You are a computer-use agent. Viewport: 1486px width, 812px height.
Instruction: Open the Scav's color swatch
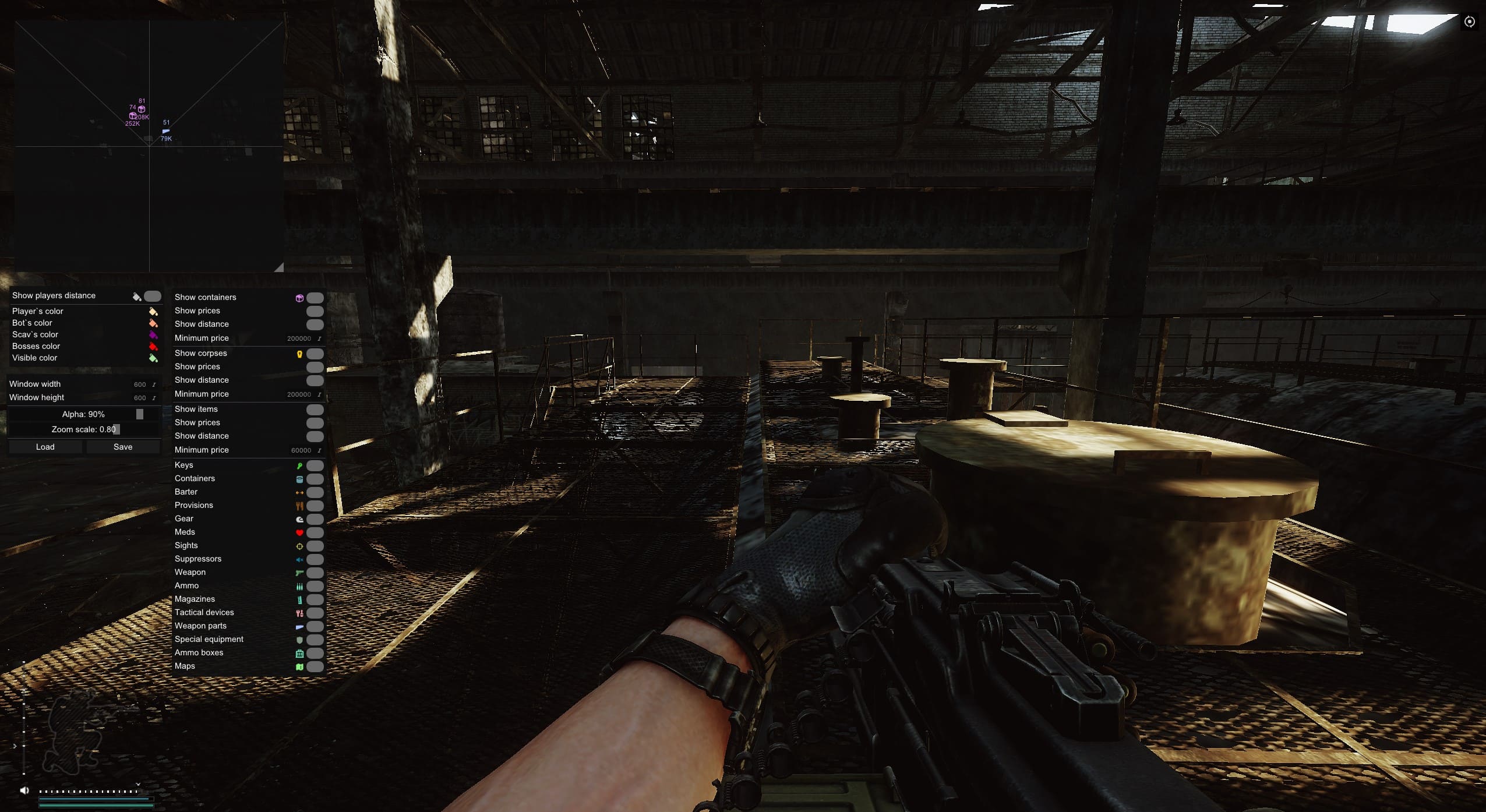(154, 334)
